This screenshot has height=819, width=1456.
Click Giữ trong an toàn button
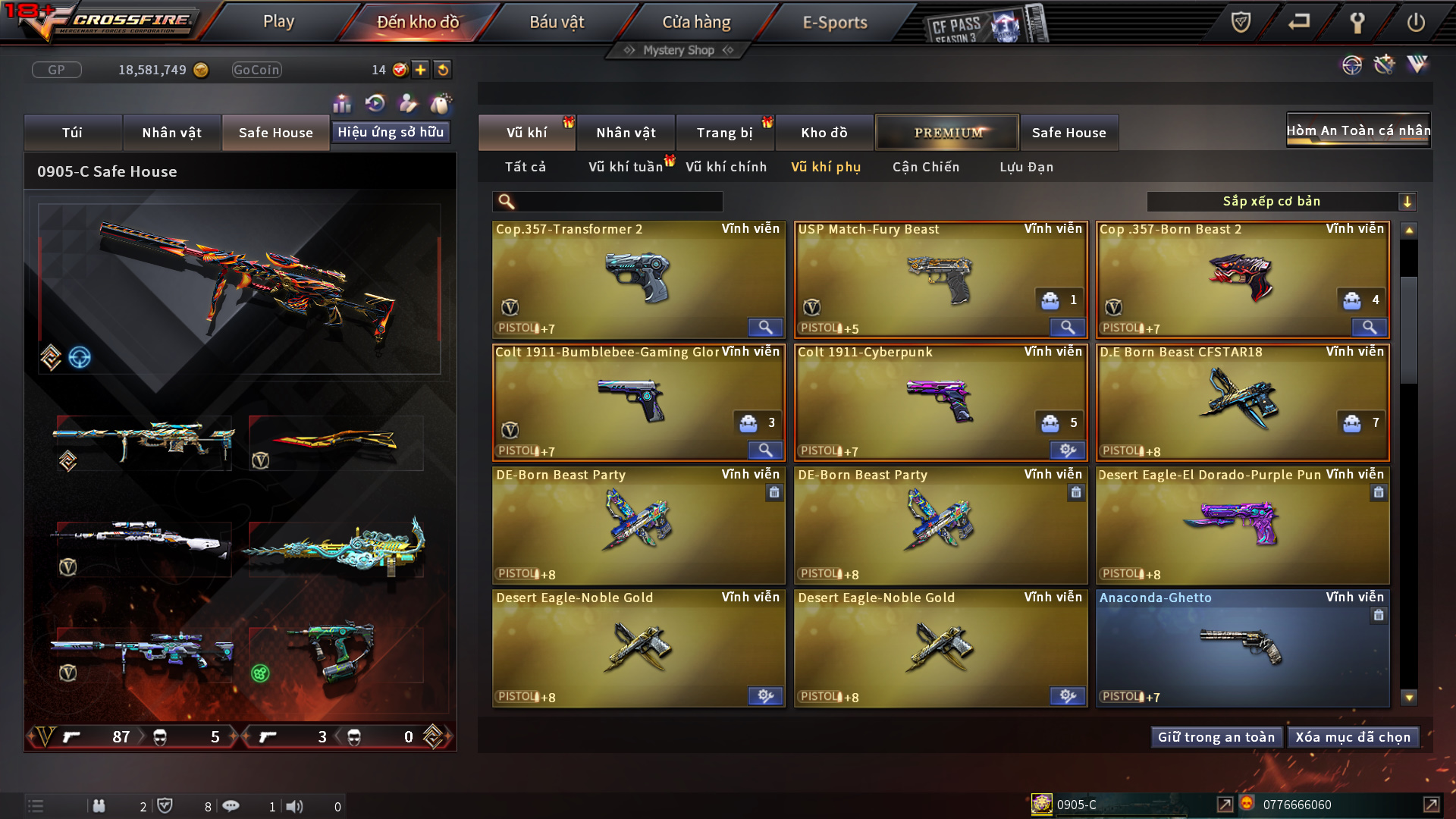click(x=1216, y=737)
